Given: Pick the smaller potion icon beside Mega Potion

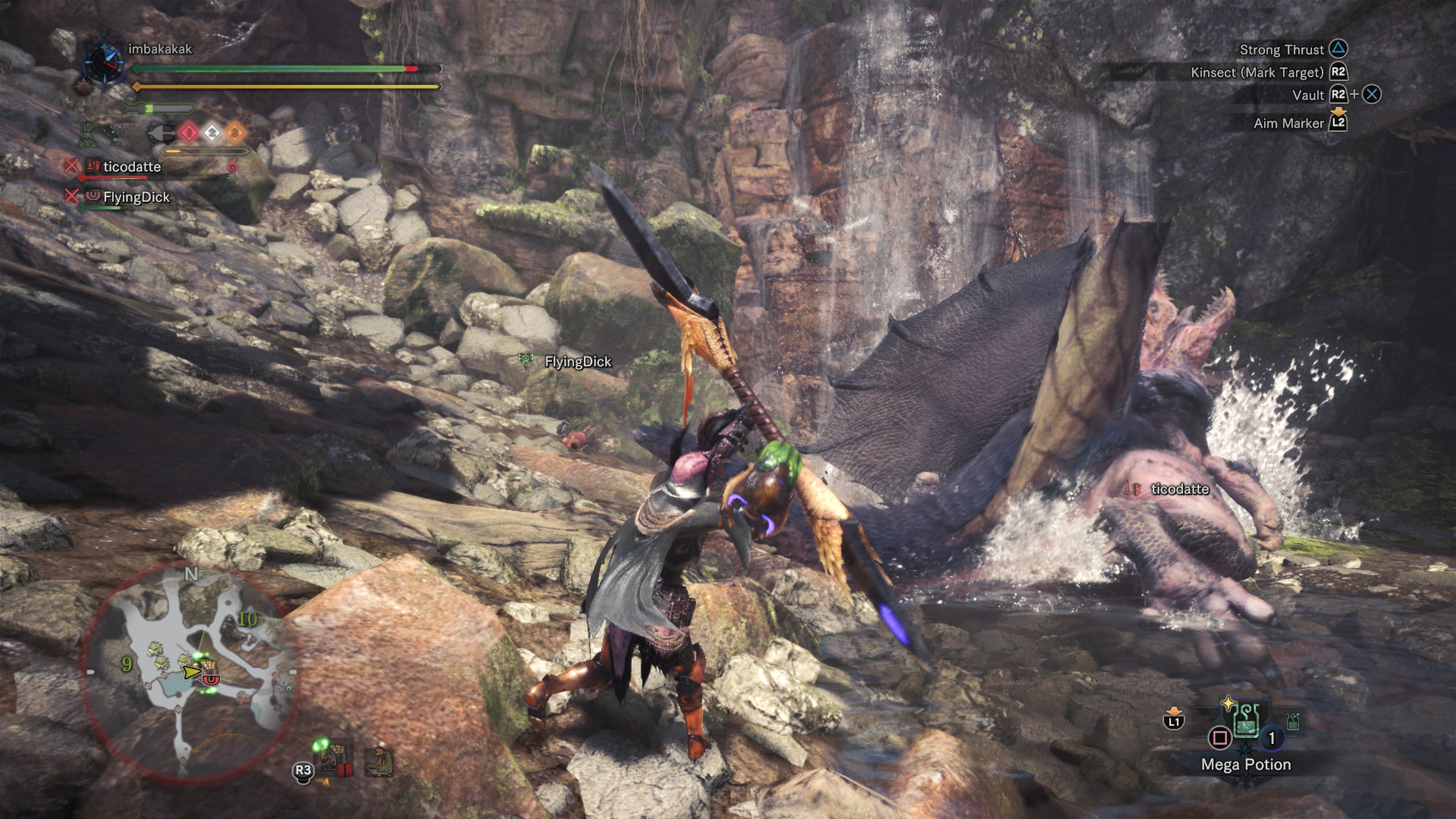Looking at the screenshot, I should click(1292, 721).
